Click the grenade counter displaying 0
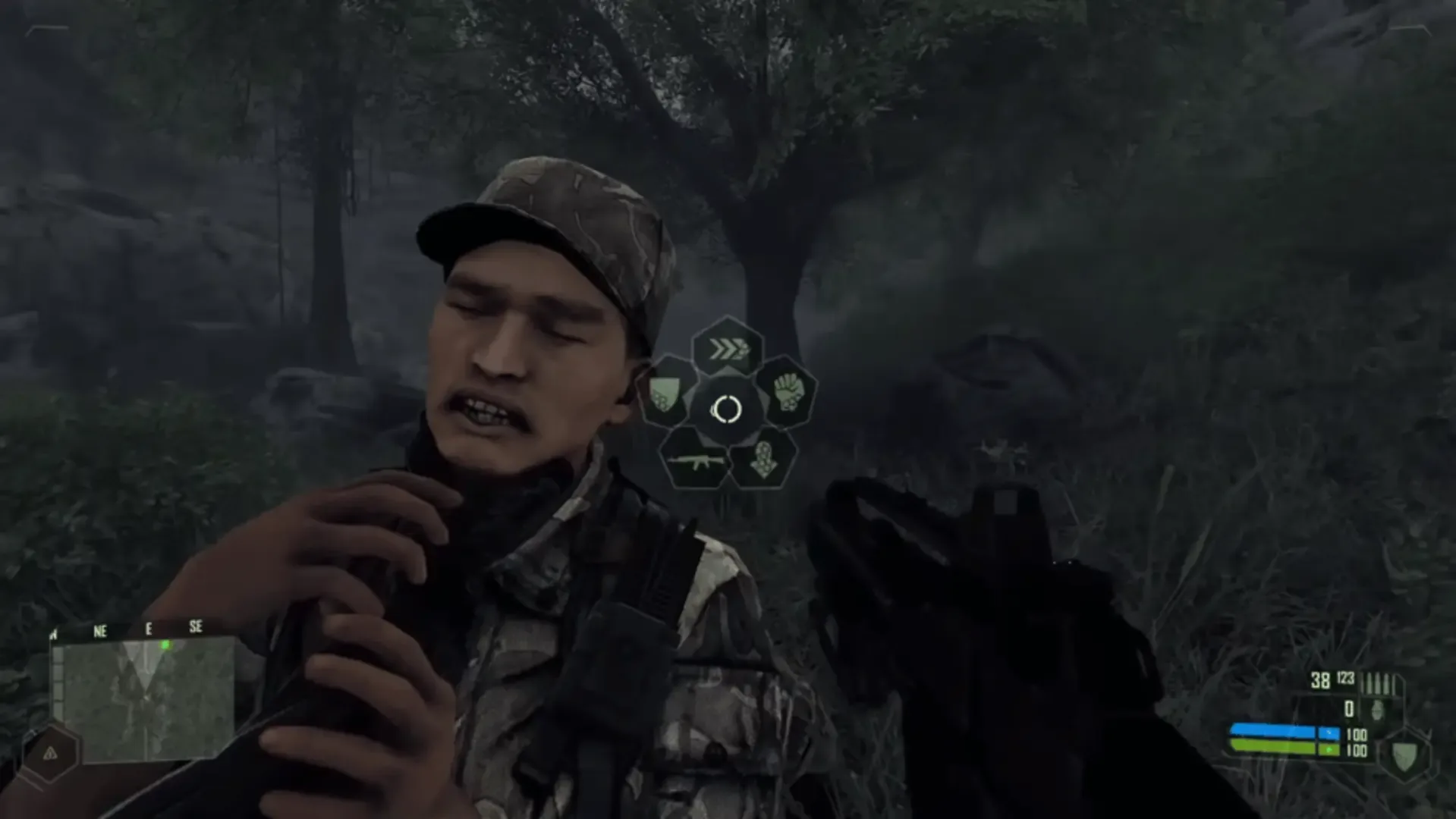The width and height of the screenshot is (1456, 819). pos(1349,708)
